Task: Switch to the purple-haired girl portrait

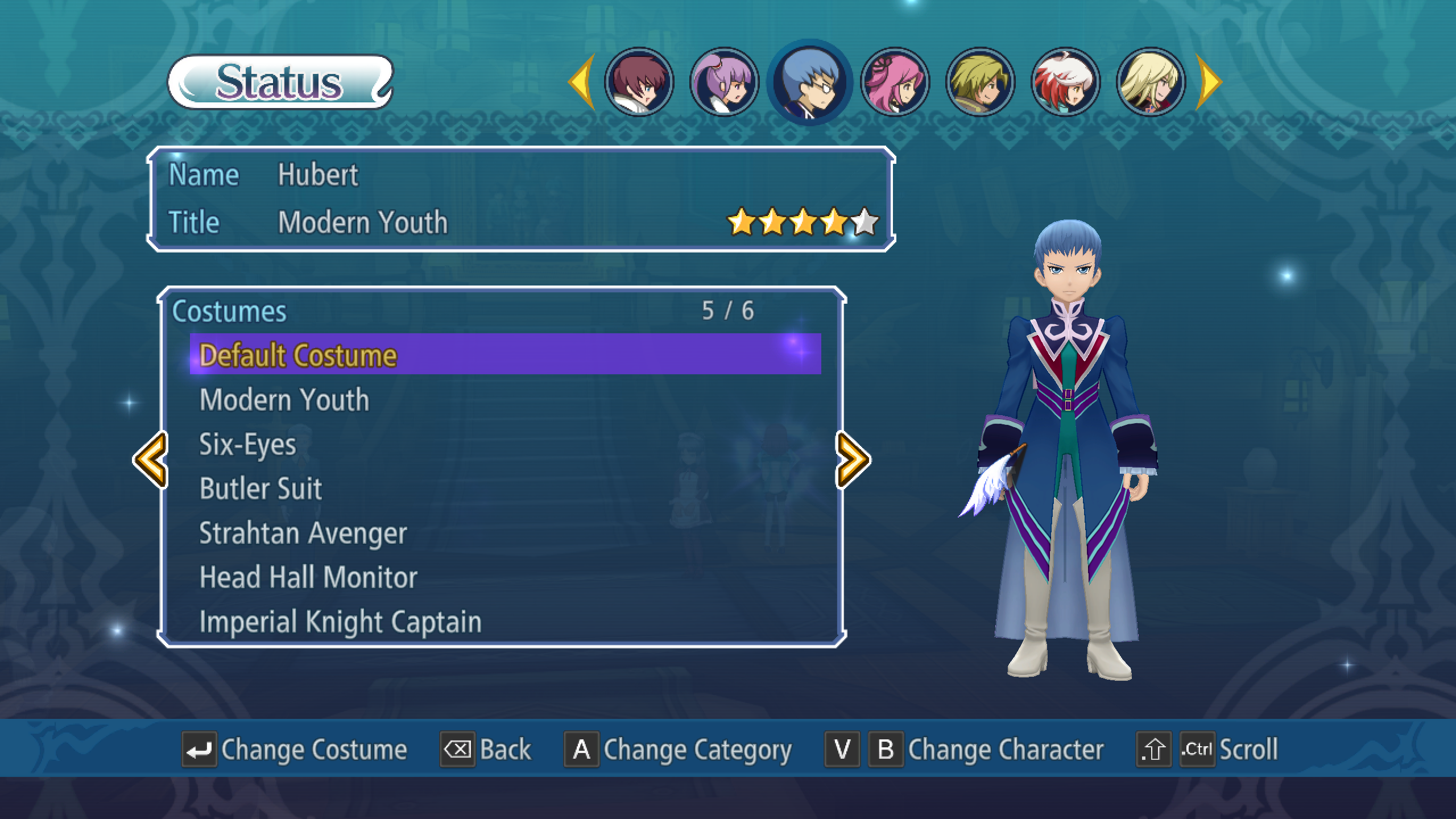Action: 724,82
